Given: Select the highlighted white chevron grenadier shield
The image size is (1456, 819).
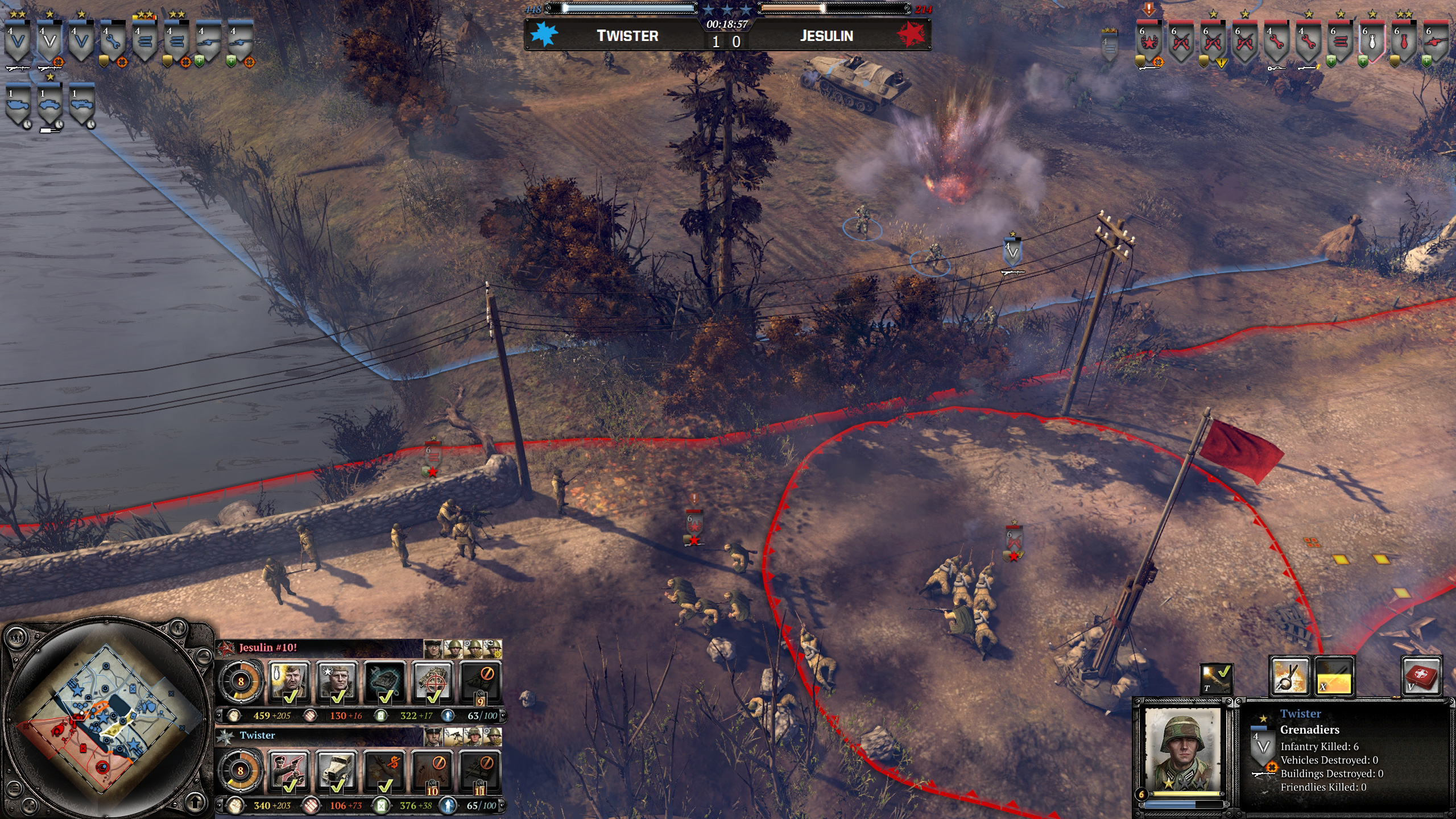Looking at the screenshot, I should (49, 44).
